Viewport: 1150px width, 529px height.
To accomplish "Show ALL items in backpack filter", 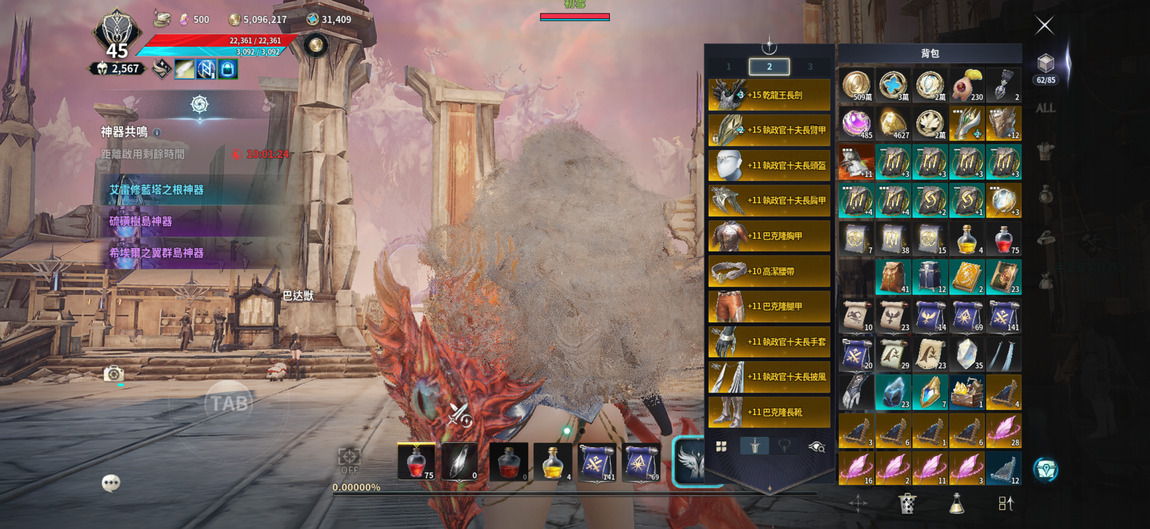I will [1045, 108].
